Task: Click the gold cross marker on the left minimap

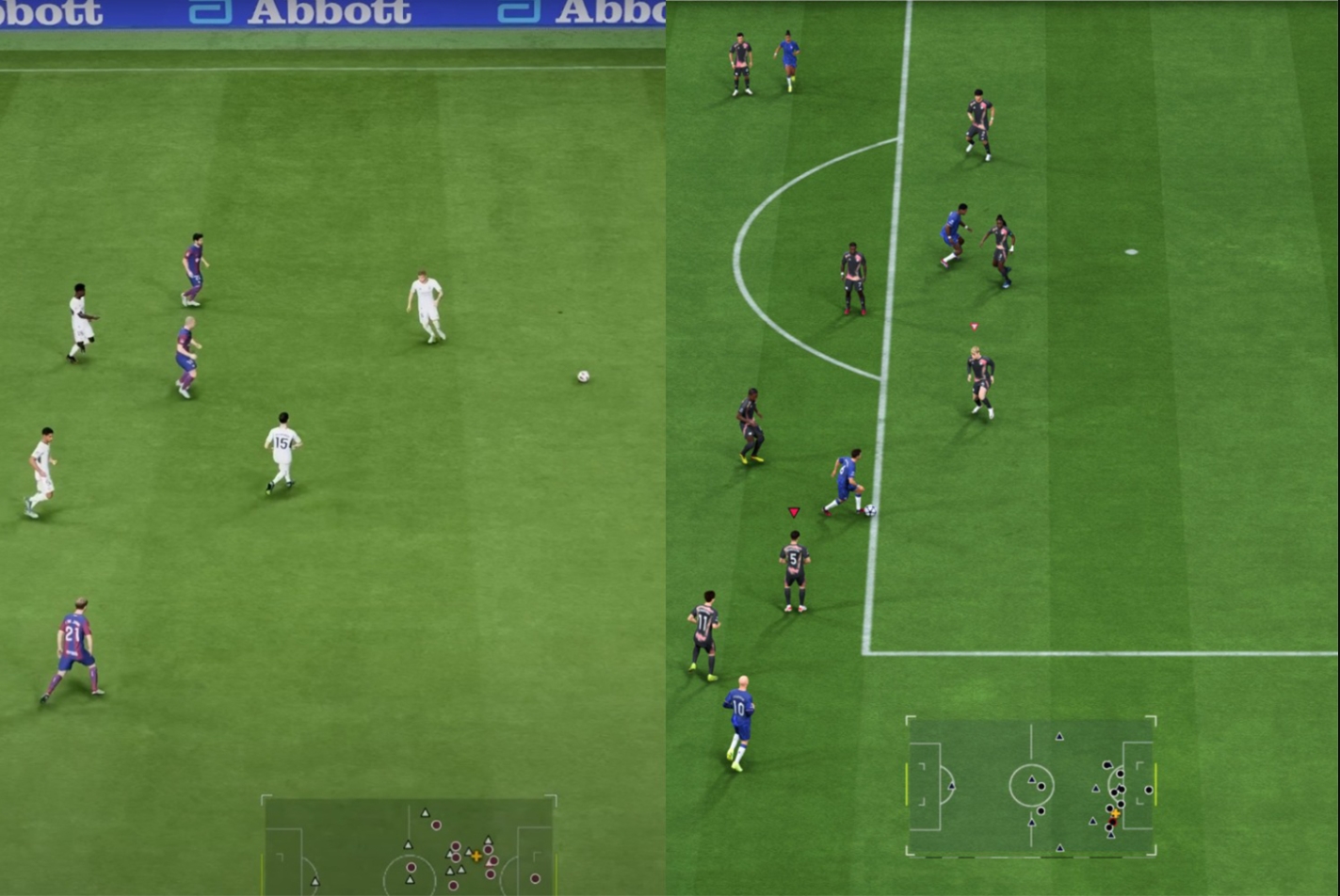Action: click(475, 857)
